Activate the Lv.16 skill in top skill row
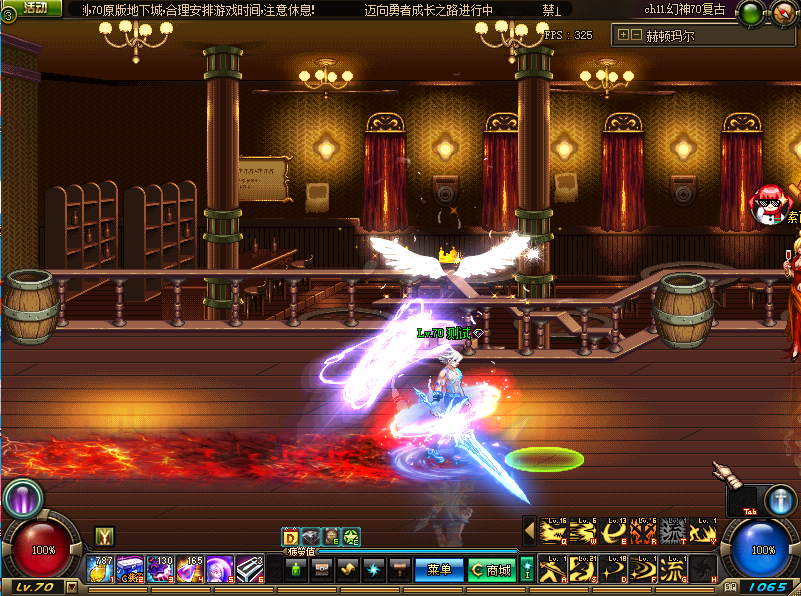The width and height of the screenshot is (801, 596). click(x=553, y=531)
